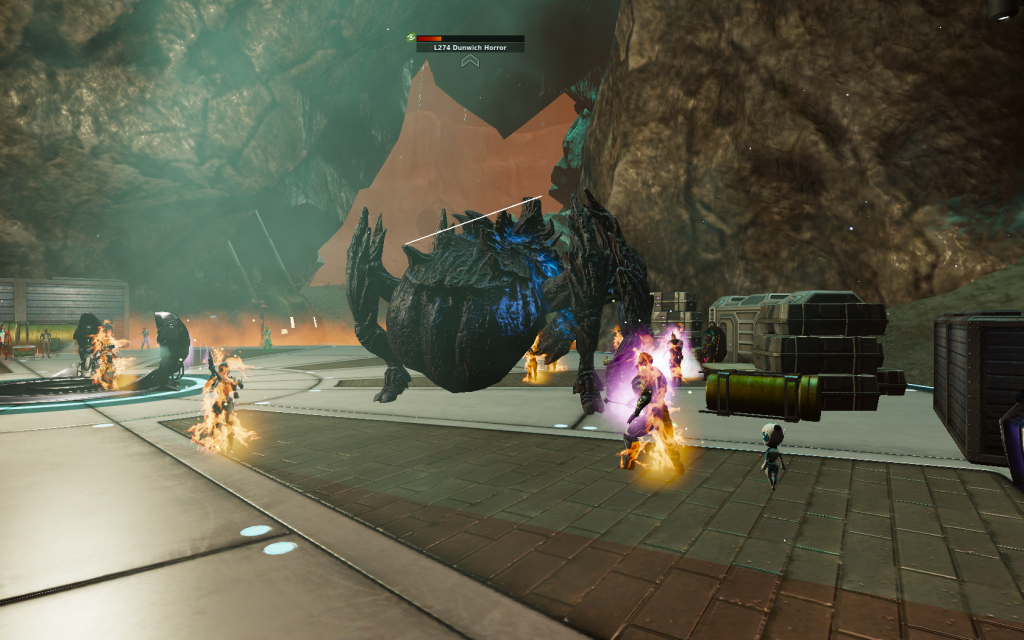Click the green status icon beside the health bar
Screen dimensions: 1024x640
(411, 38)
